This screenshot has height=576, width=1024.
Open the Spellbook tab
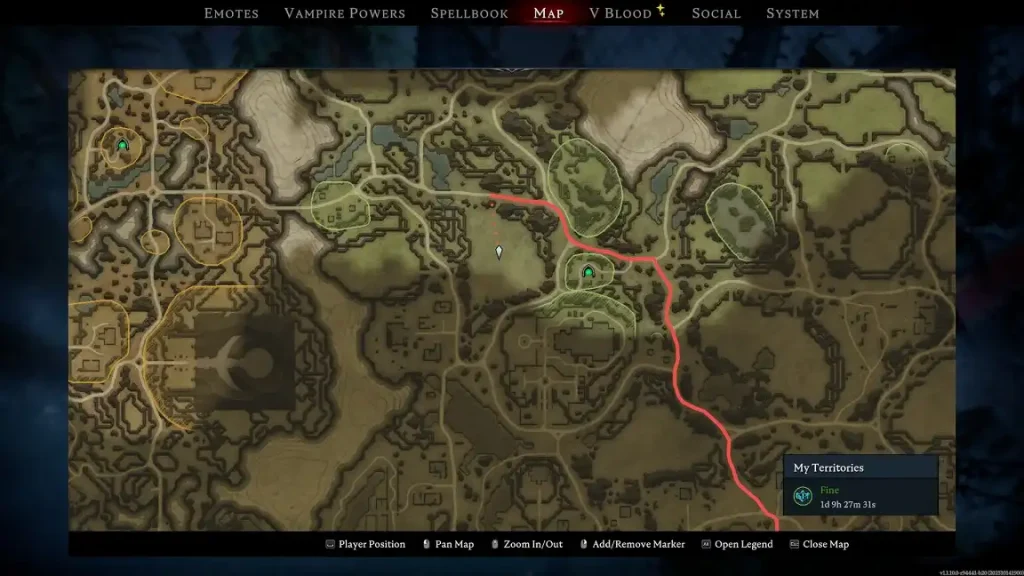point(469,13)
